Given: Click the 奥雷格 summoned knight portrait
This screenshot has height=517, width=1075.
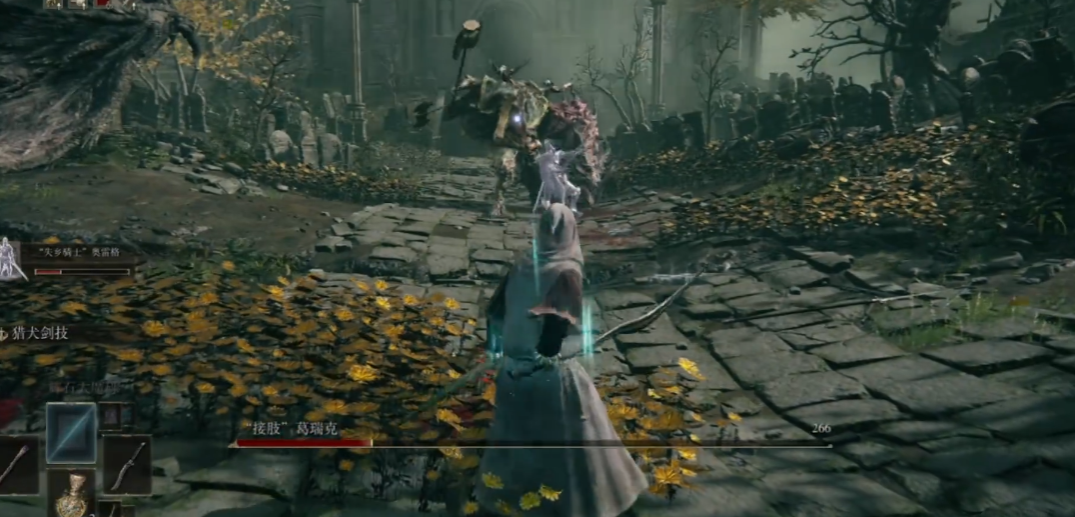Looking at the screenshot, I should pos(12,258).
